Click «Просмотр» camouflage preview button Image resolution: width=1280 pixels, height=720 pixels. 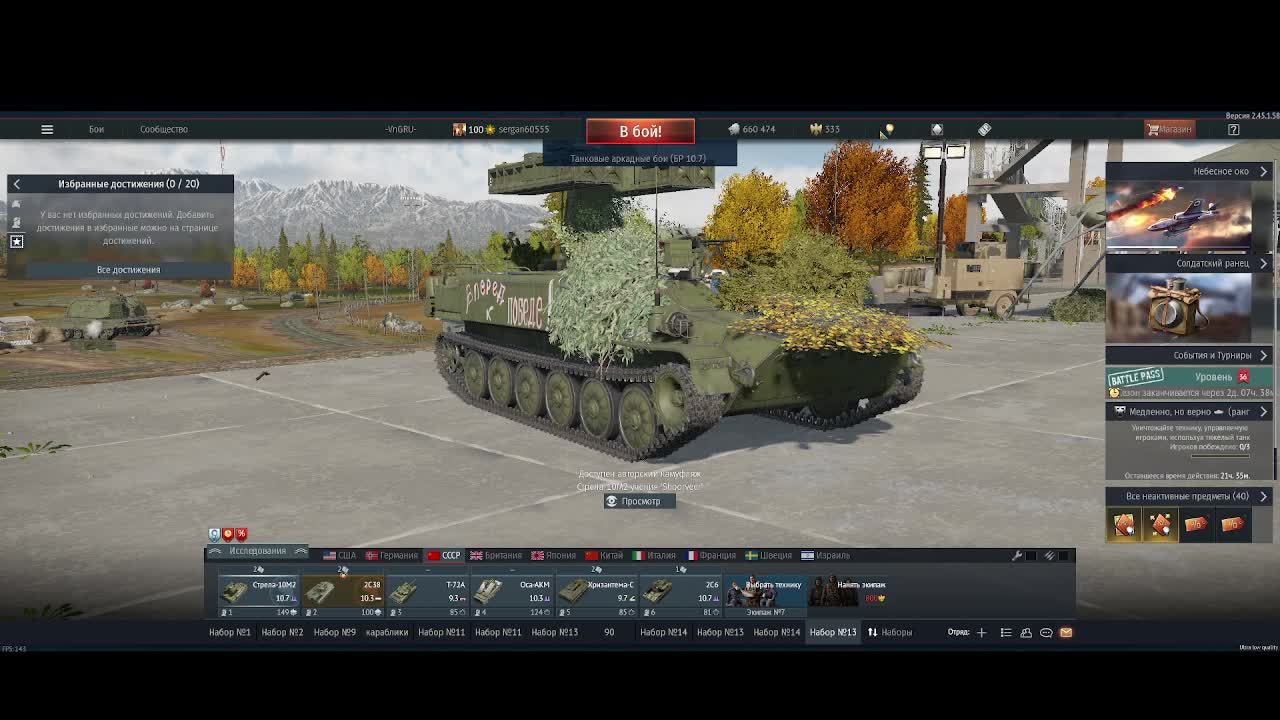point(640,501)
